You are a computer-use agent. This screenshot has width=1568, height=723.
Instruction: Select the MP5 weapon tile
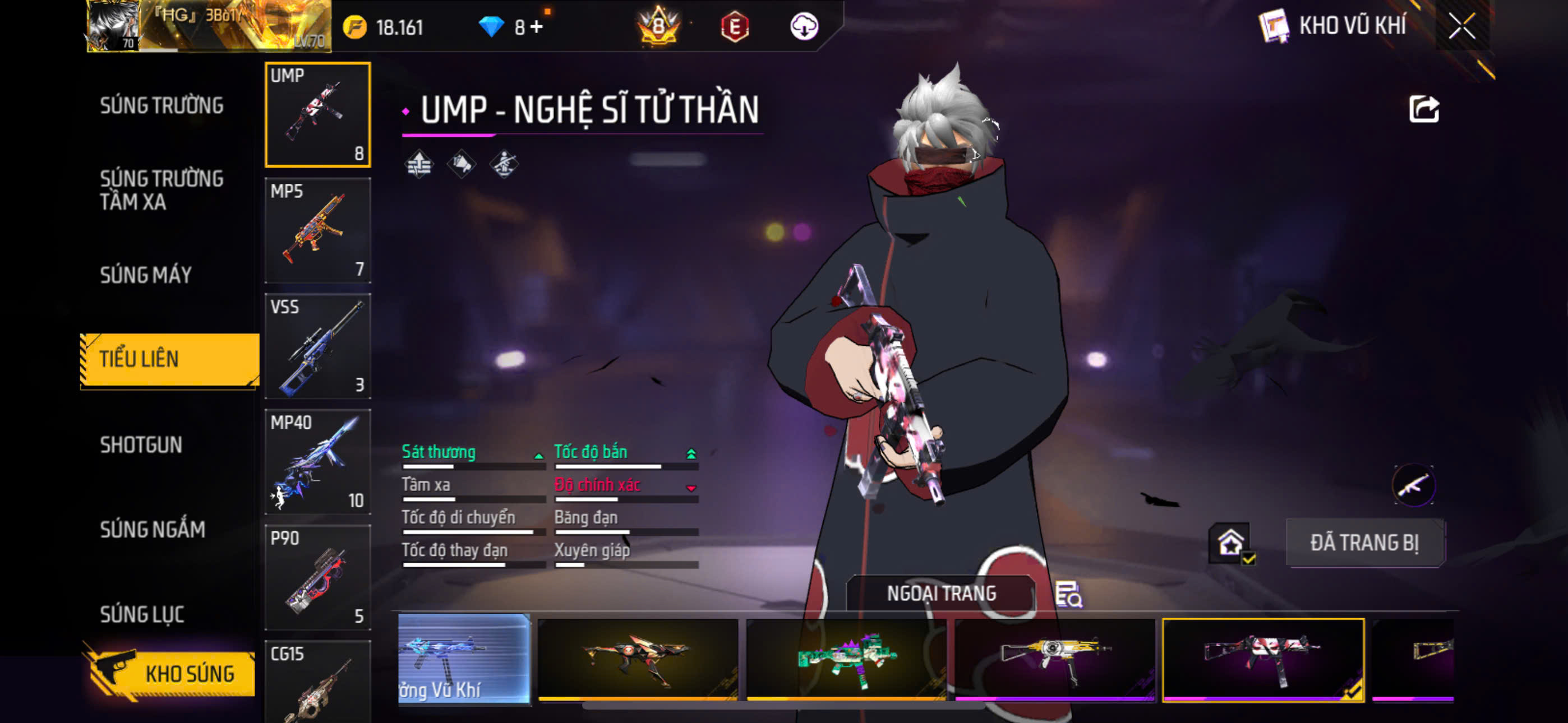(318, 230)
